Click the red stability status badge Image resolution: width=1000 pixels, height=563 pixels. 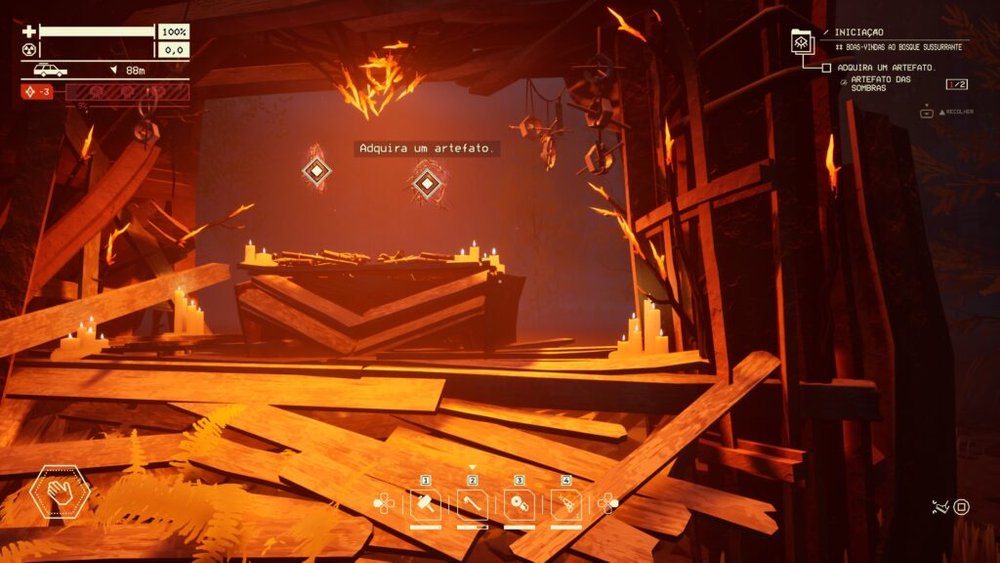(38, 91)
